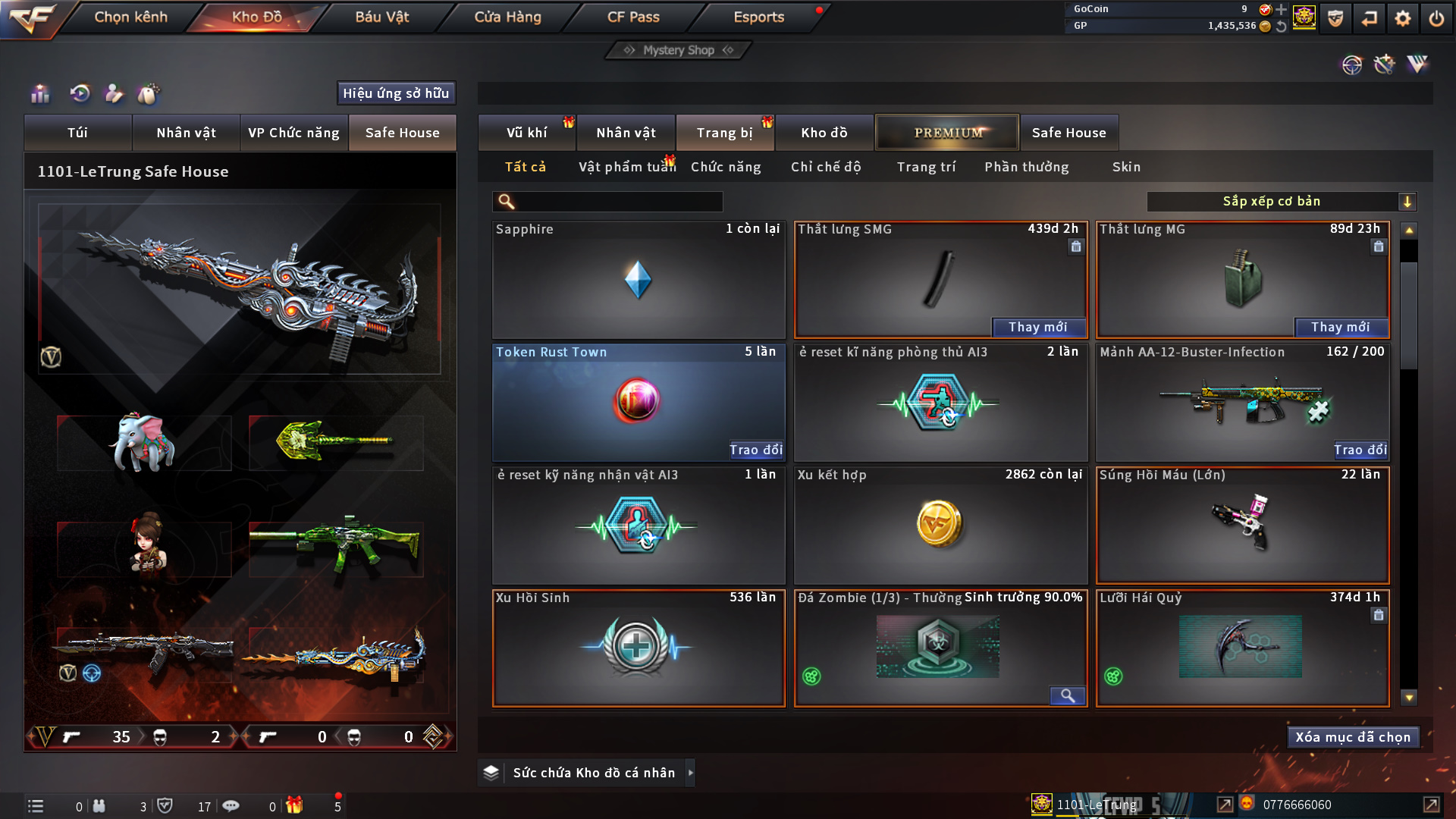Click Xóa mục đã chọn button

1353,737
